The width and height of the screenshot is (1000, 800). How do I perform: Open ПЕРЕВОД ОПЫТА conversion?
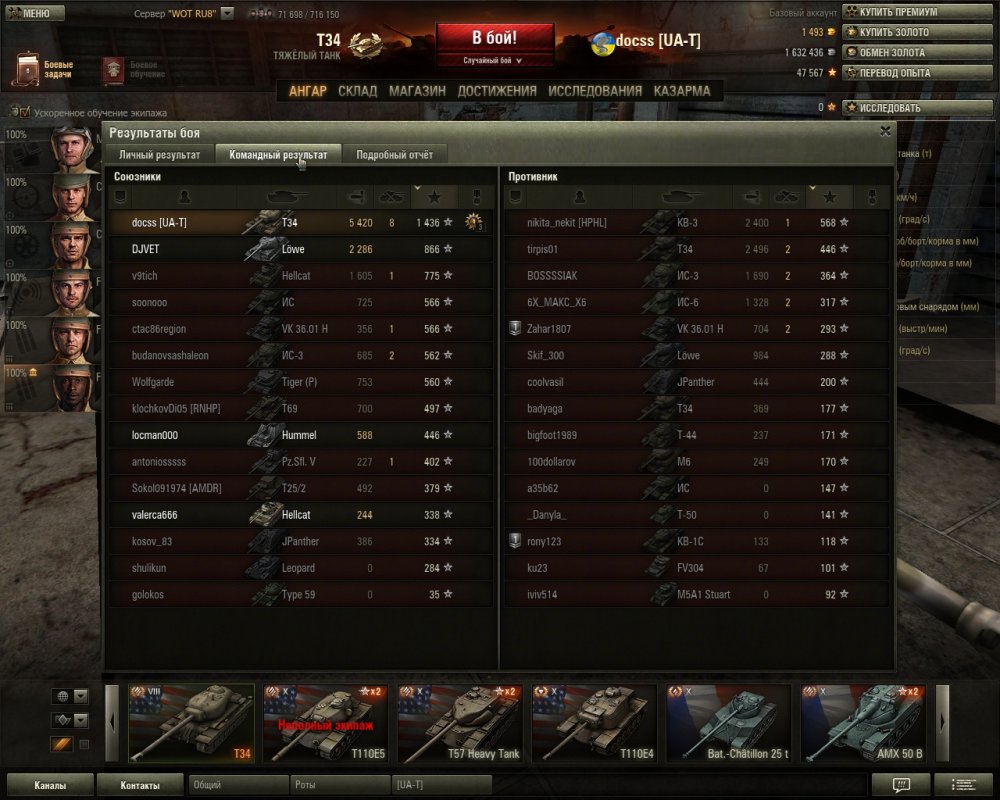tap(893, 72)
